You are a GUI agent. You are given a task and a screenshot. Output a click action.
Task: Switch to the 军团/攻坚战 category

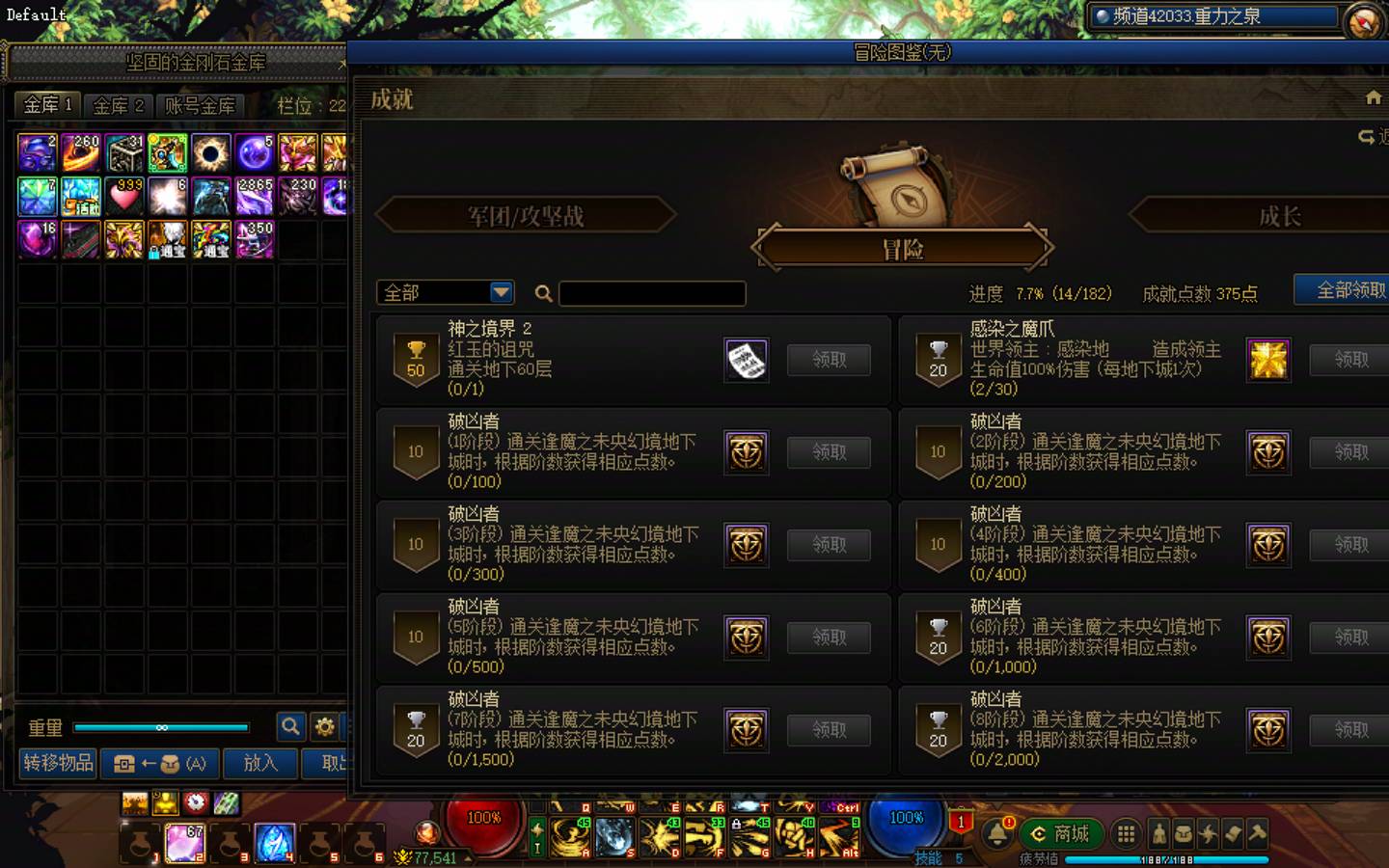coord(527,216)
